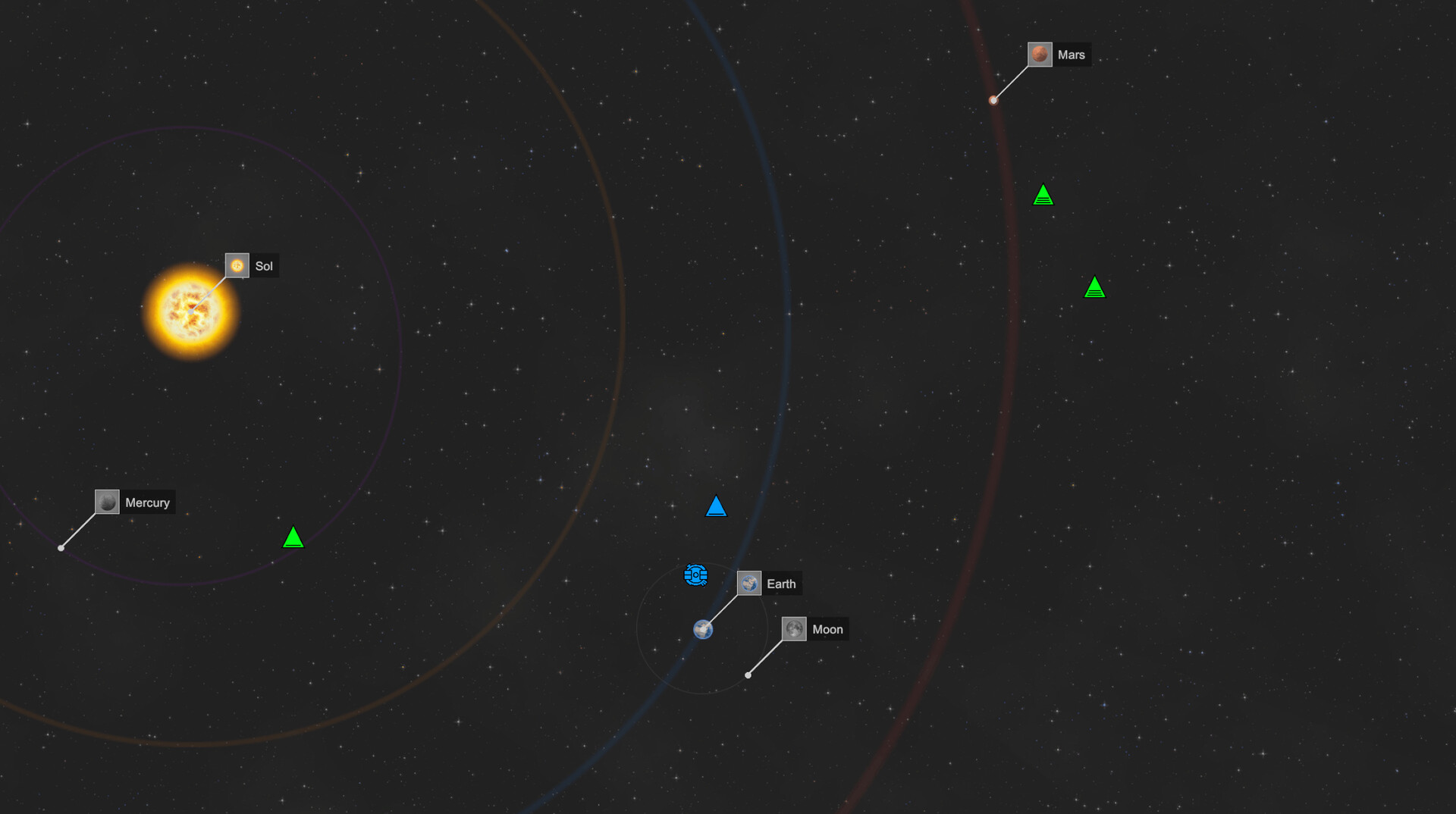Select the Earth thumbnail icon

point(749,583)
